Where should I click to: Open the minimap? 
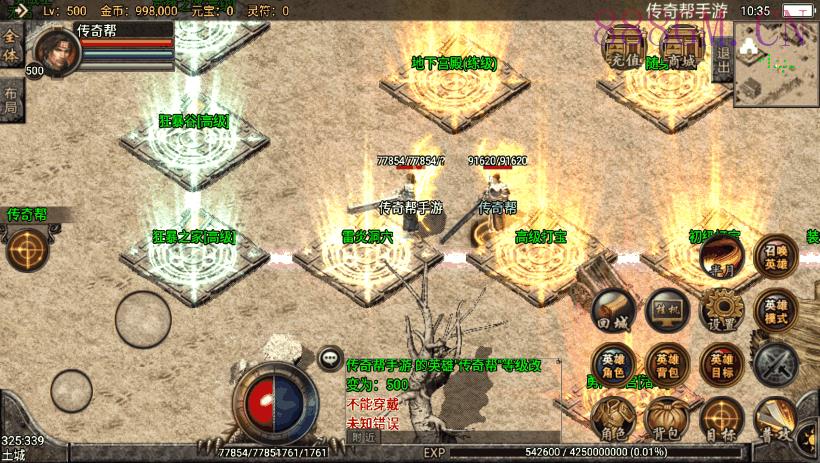click(776, 64)
